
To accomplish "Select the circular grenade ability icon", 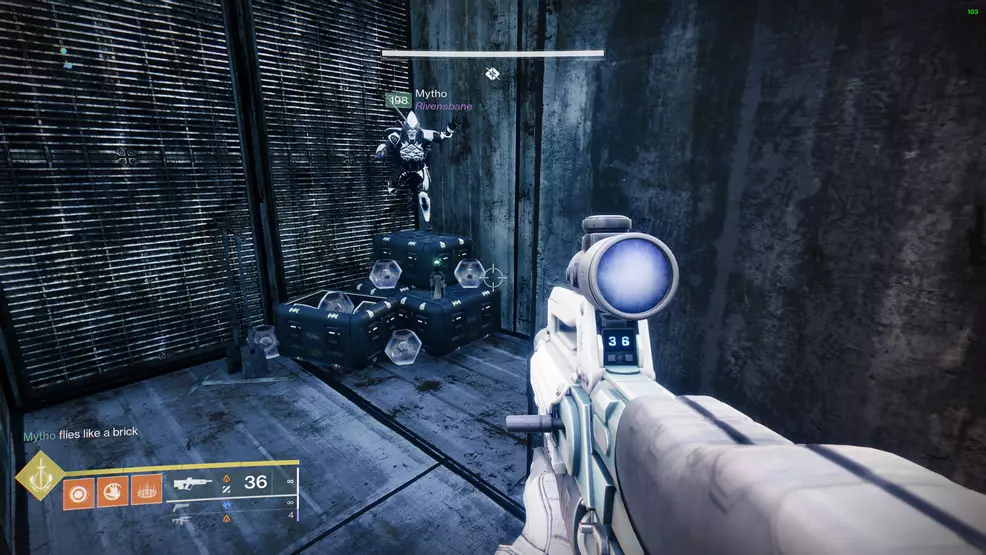I will coord(78,491).
